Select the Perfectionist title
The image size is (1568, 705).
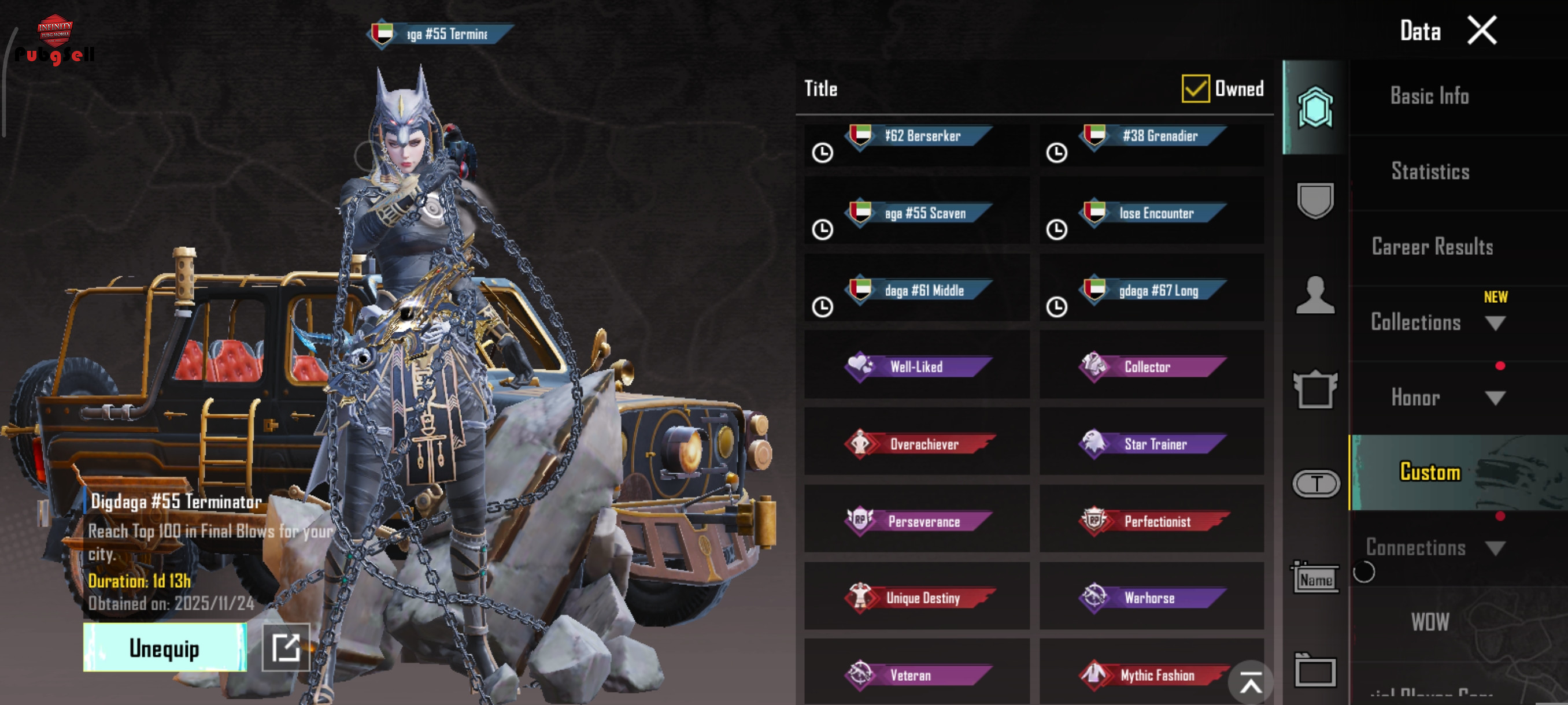point(1152,521)
